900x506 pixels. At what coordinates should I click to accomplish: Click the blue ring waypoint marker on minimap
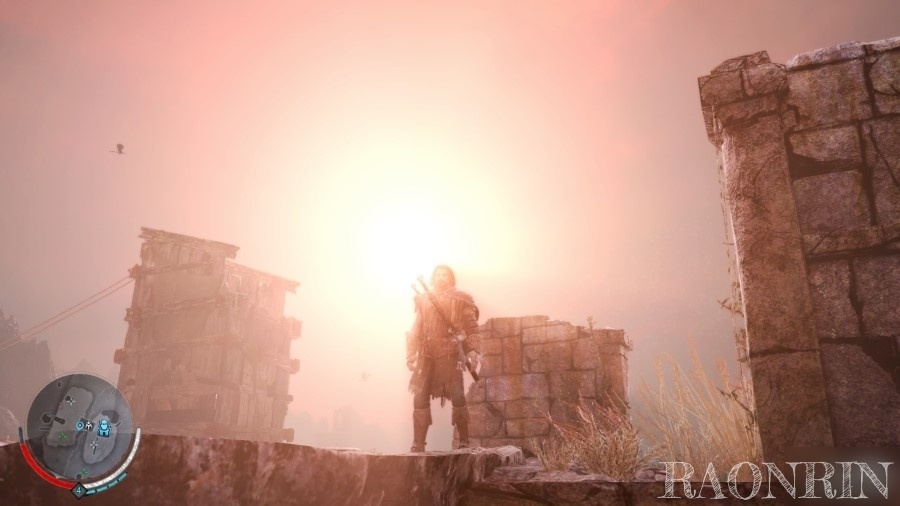point(80,424)
